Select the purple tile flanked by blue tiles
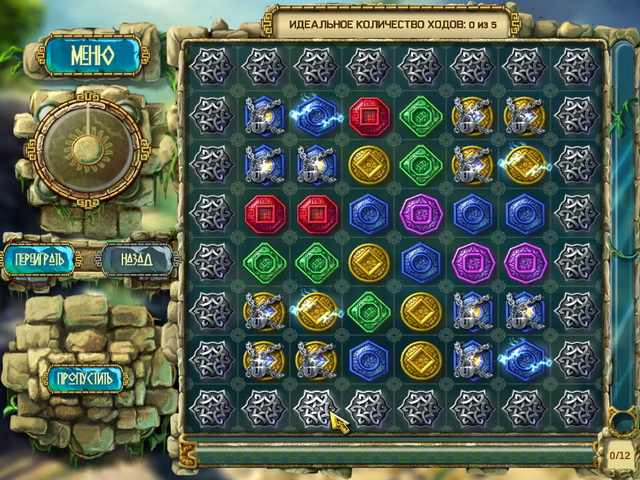This screenshot has height=480, width=640. [x=420, y=212]
